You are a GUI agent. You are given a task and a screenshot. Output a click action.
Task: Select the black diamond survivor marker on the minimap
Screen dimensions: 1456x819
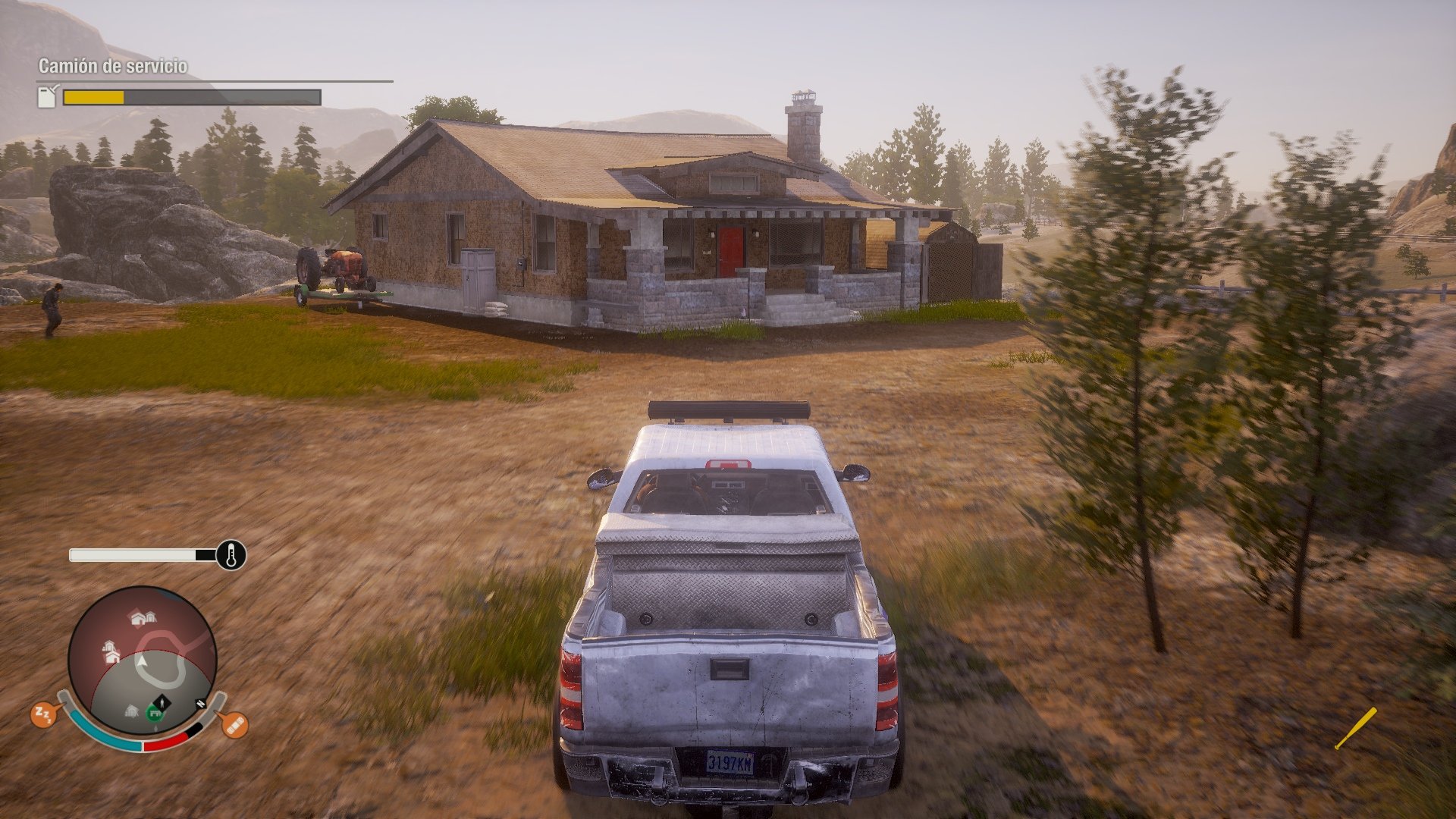pyautogui.click(x=162, y=702)
